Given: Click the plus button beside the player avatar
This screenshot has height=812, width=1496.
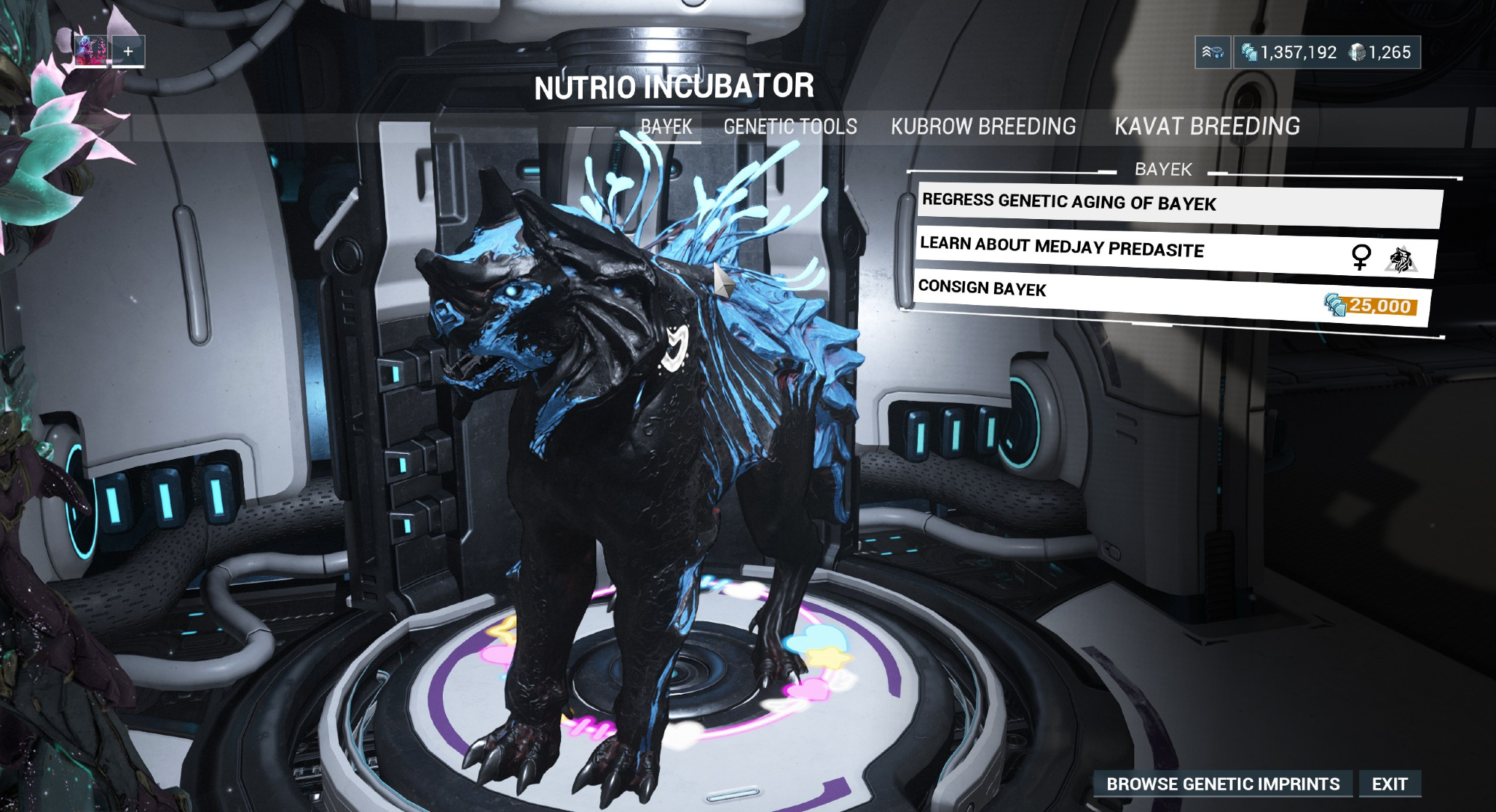Looking at the screenshot, I should coord(128,51).
